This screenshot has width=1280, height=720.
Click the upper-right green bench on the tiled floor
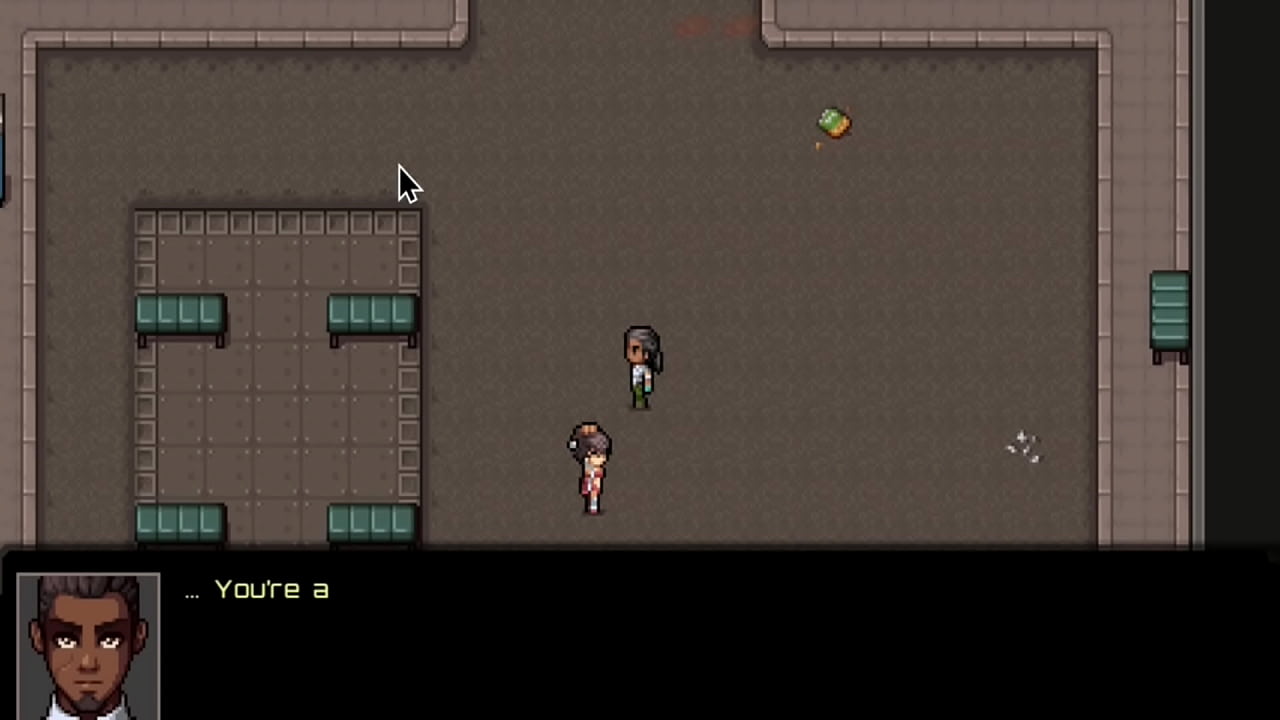(x=371, y=315)
